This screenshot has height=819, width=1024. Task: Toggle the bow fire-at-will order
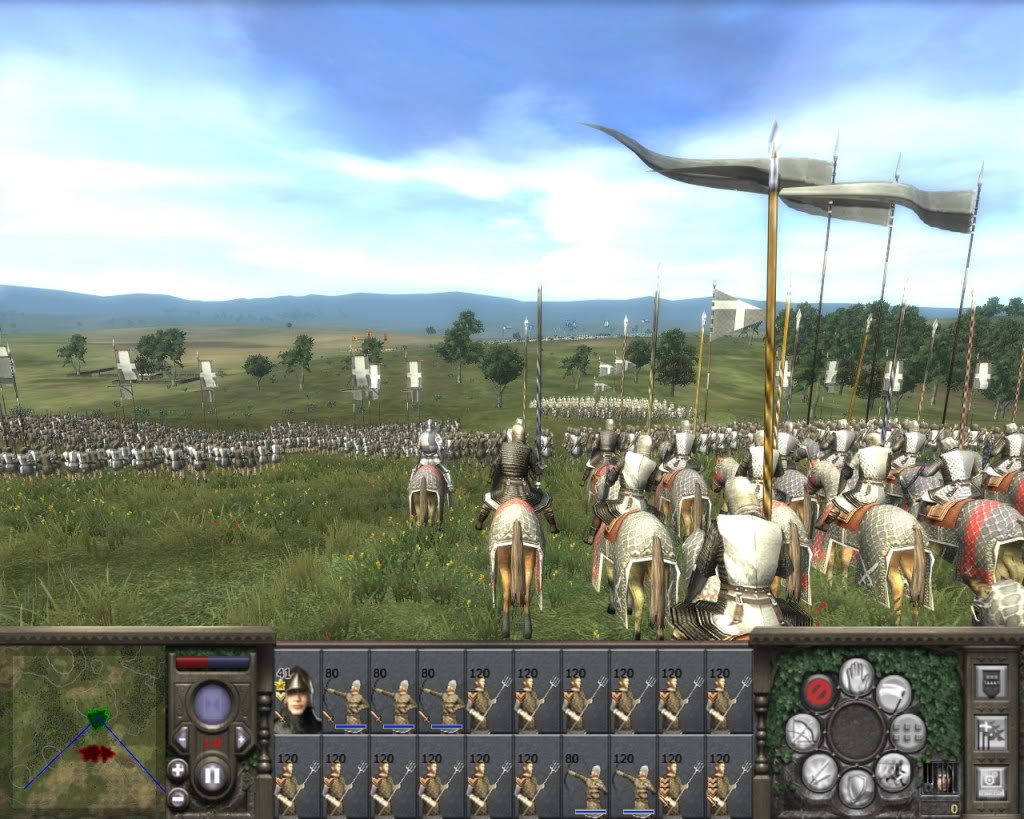(x=802, y=732)
